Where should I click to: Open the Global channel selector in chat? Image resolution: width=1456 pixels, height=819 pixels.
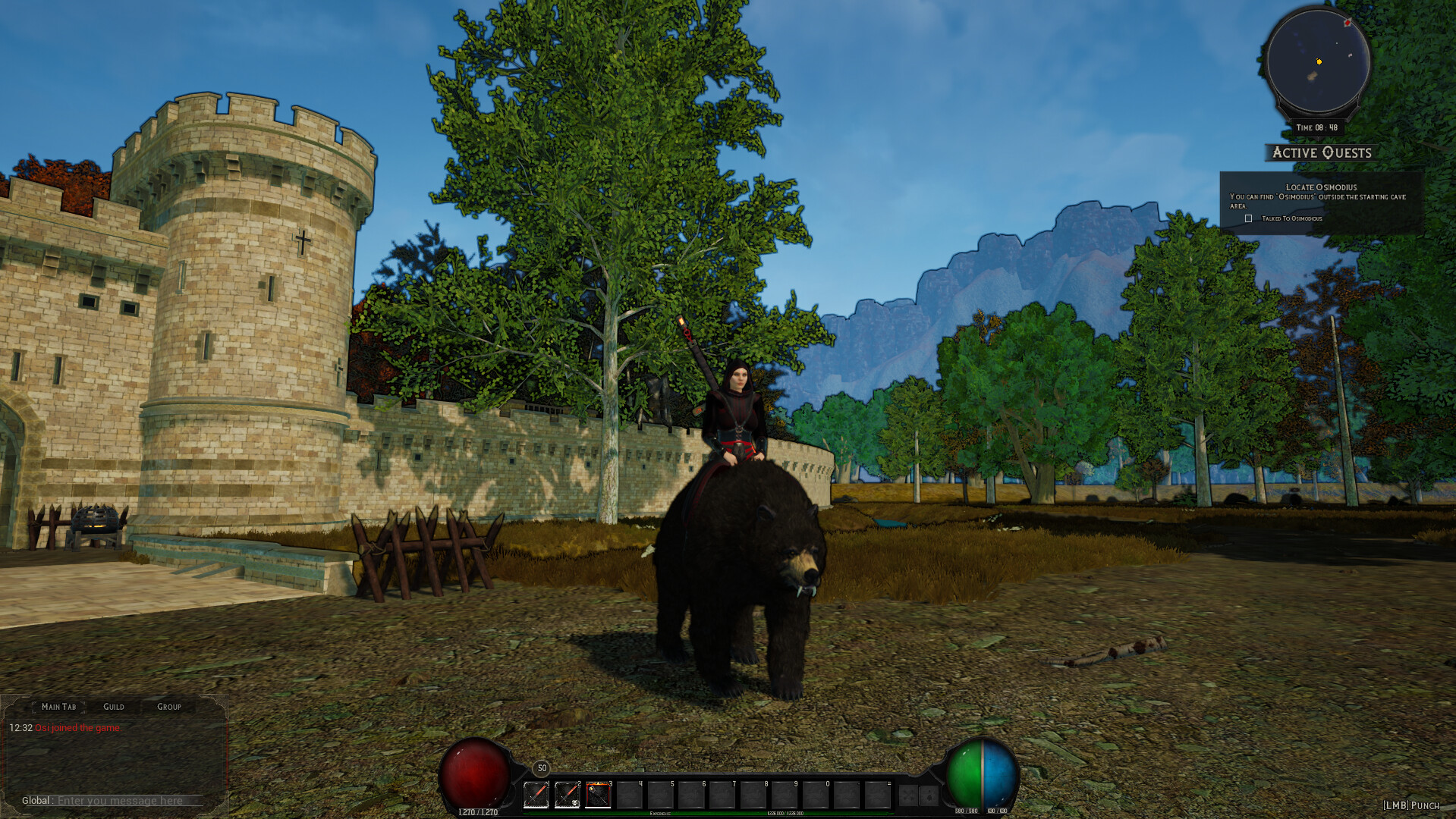point(36,801)
